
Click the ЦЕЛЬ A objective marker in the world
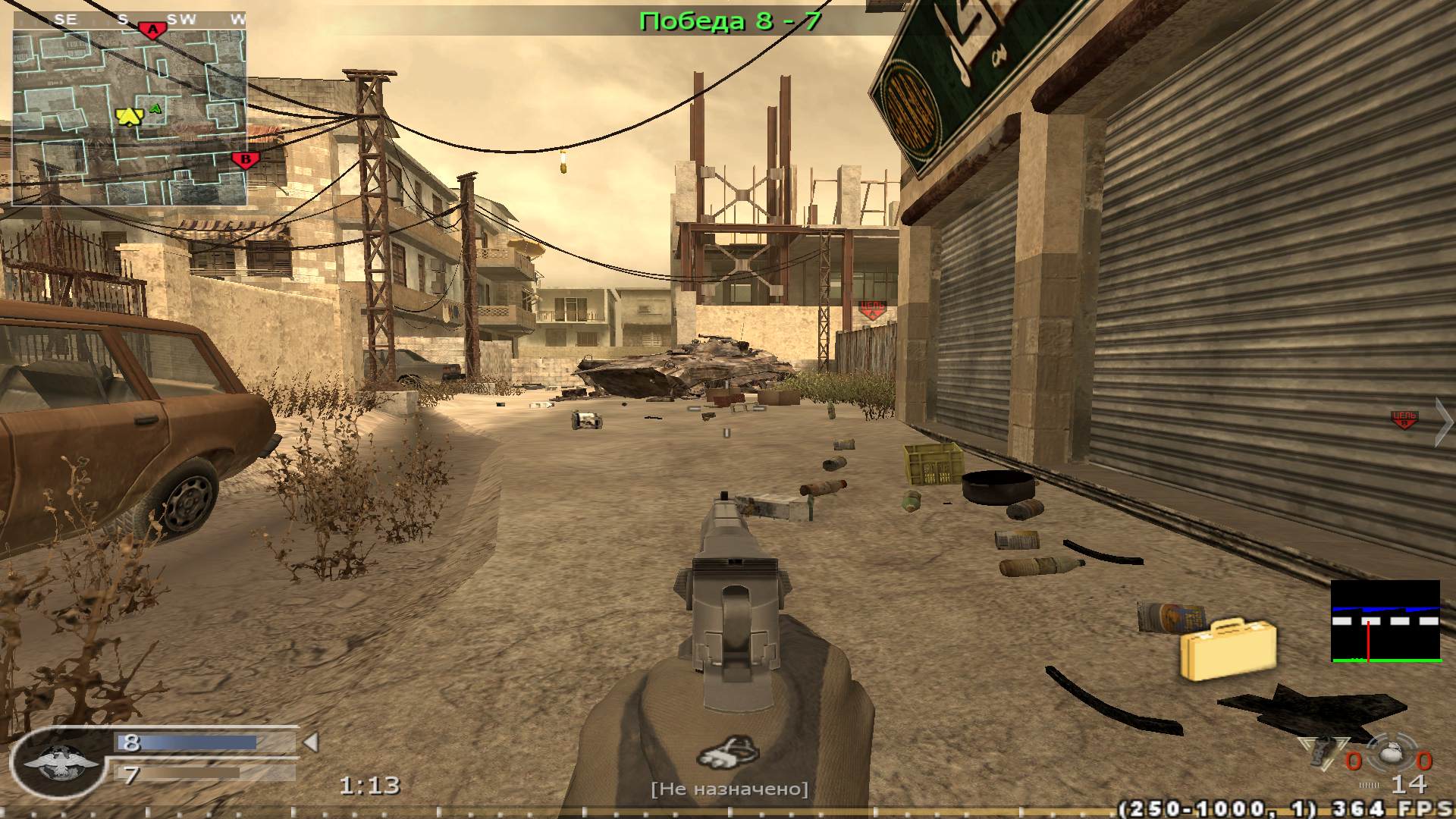[872, 309]
